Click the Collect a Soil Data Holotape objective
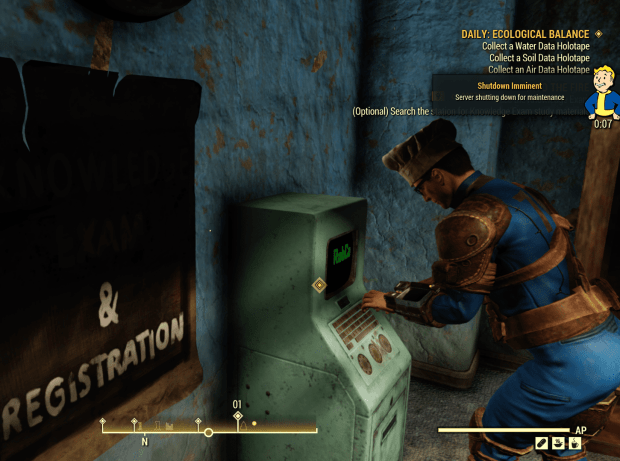The width and height of the screenshot is (620, 461). 539,57
